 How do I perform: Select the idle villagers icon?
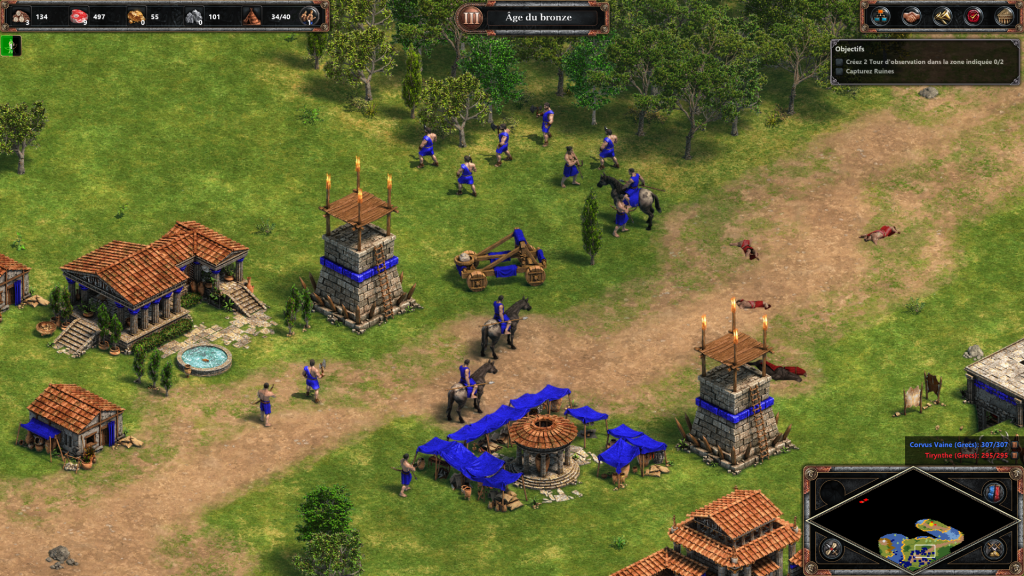311,16
